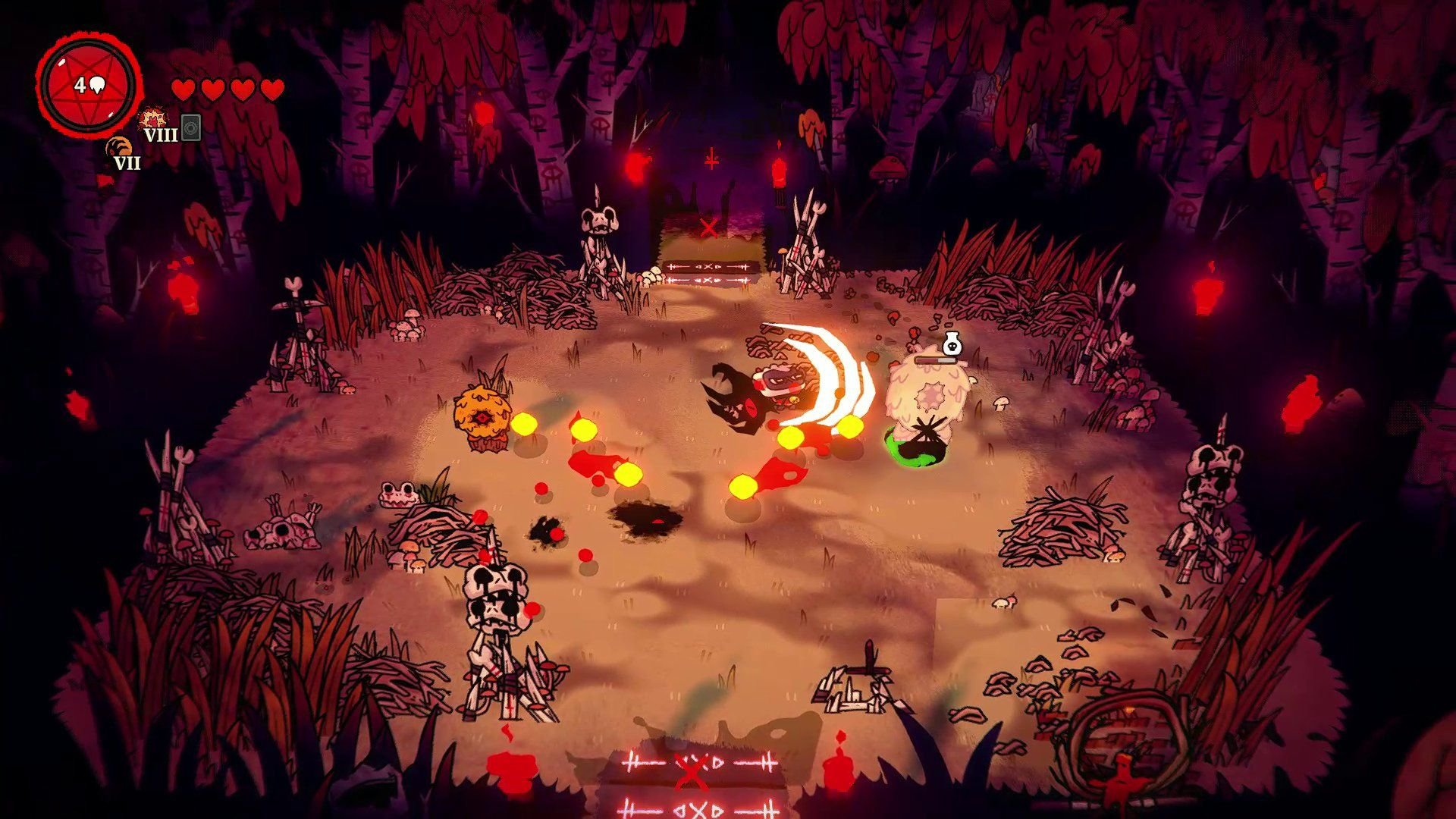This screenshot has height=819, width=1456.
Task: Click the white skull potion above the fluffy enemy
Action: [x=952, y=345]
